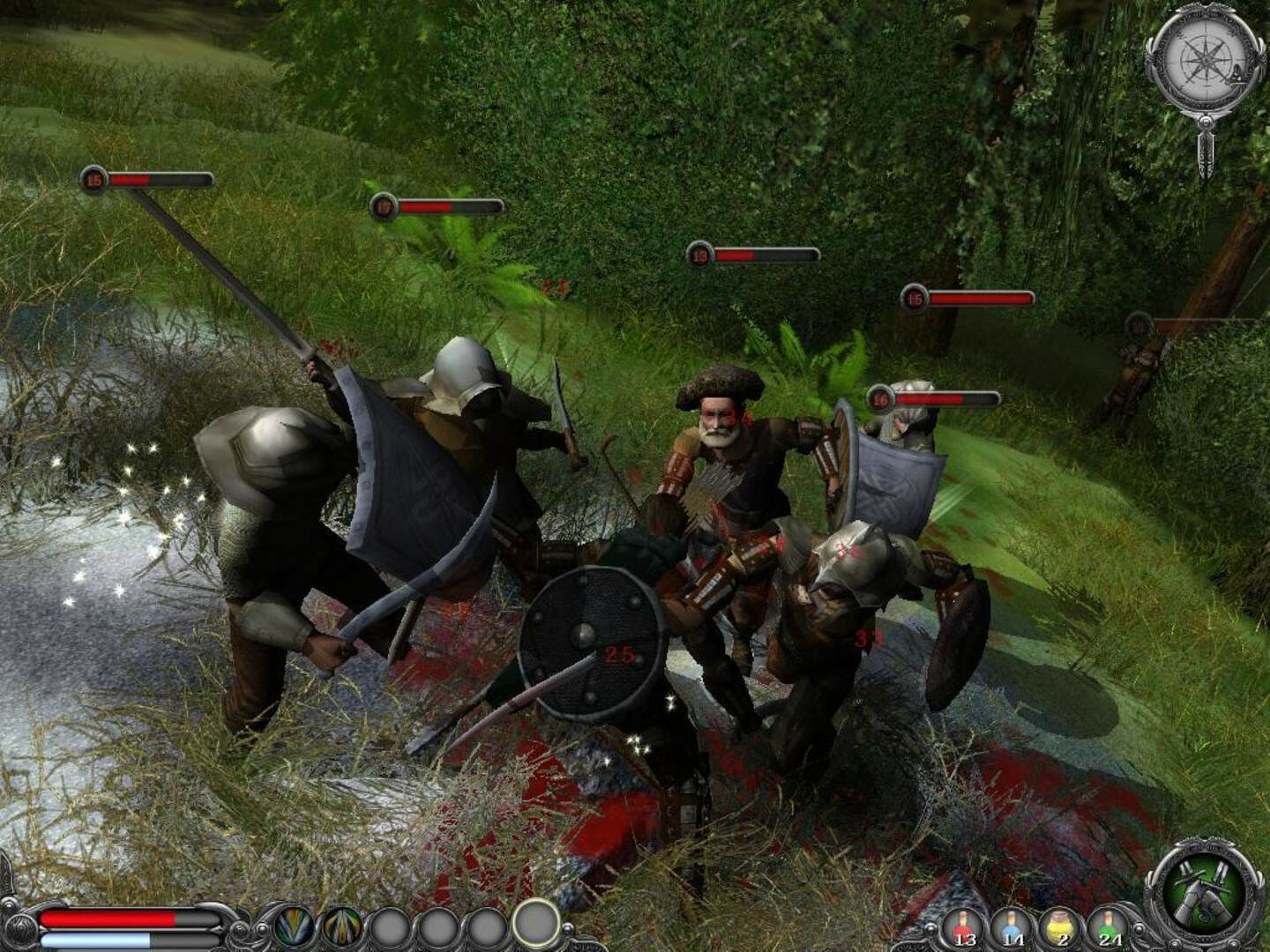The height and width of the screenshot is (952, 1270).
Task: Select the green potion slot
Action: coord(1110,928)
